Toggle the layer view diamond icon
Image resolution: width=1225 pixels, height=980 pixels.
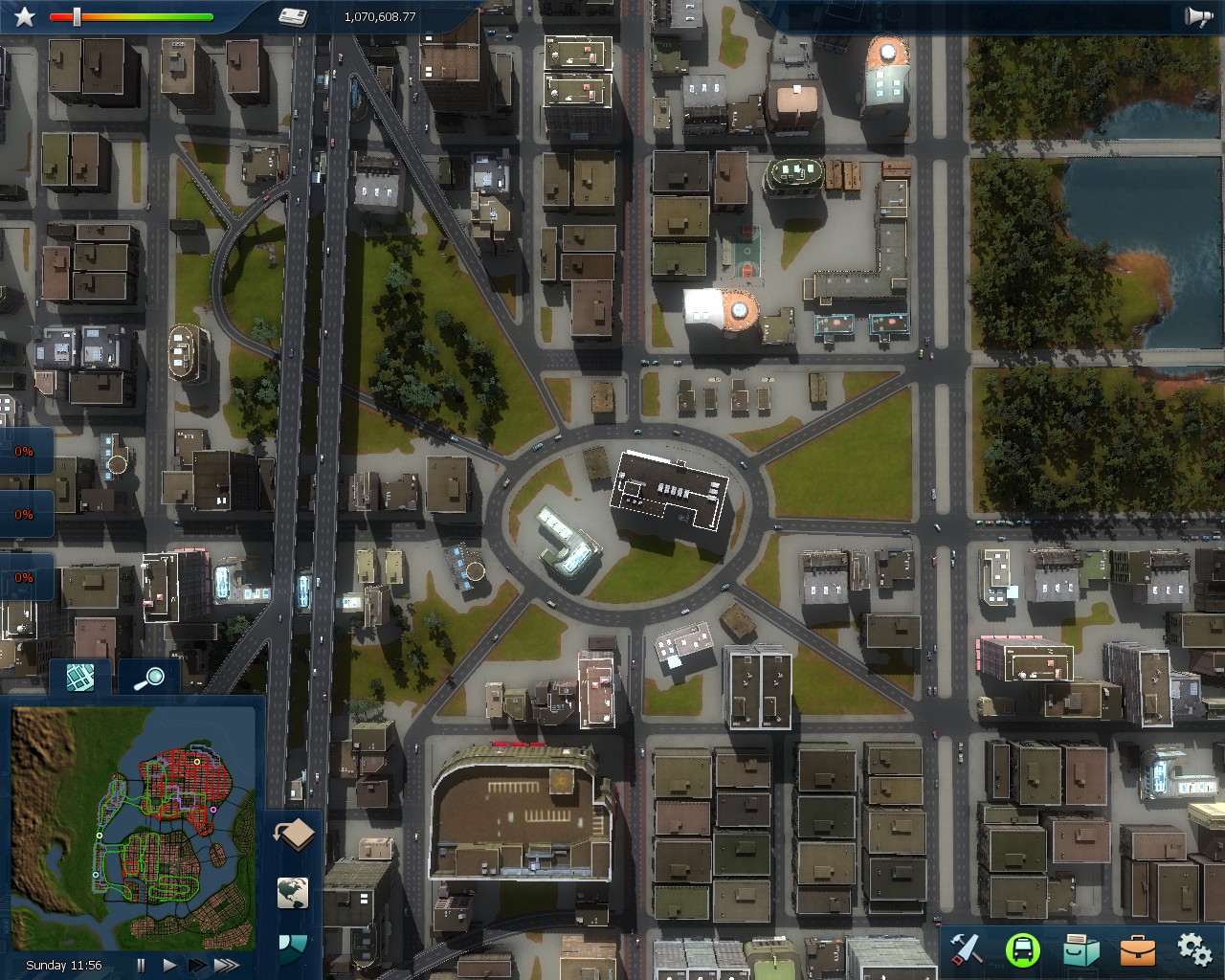point(294,835)
